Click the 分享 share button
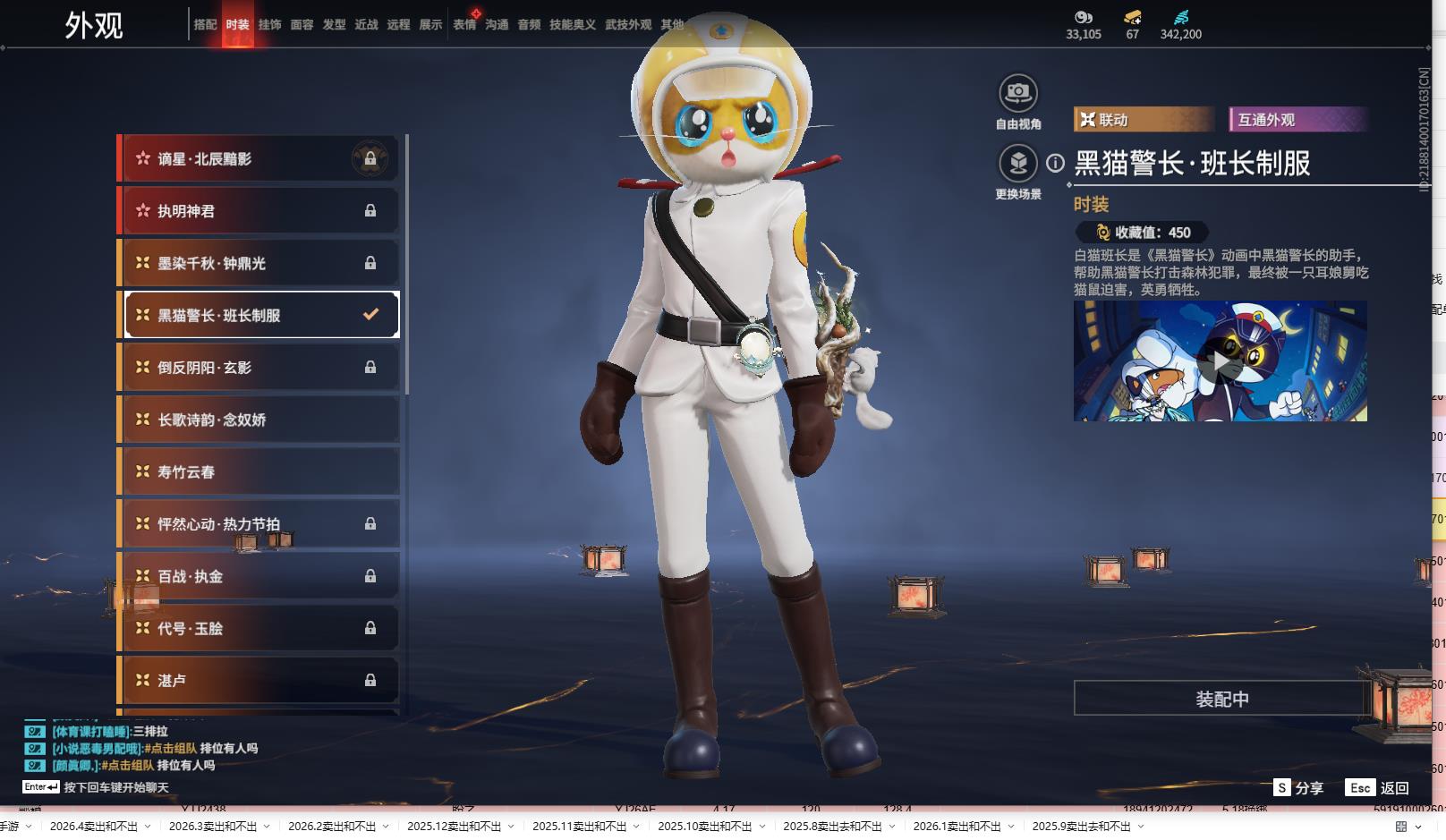Screen dimensions: 1446x840 coord(1298,788)
